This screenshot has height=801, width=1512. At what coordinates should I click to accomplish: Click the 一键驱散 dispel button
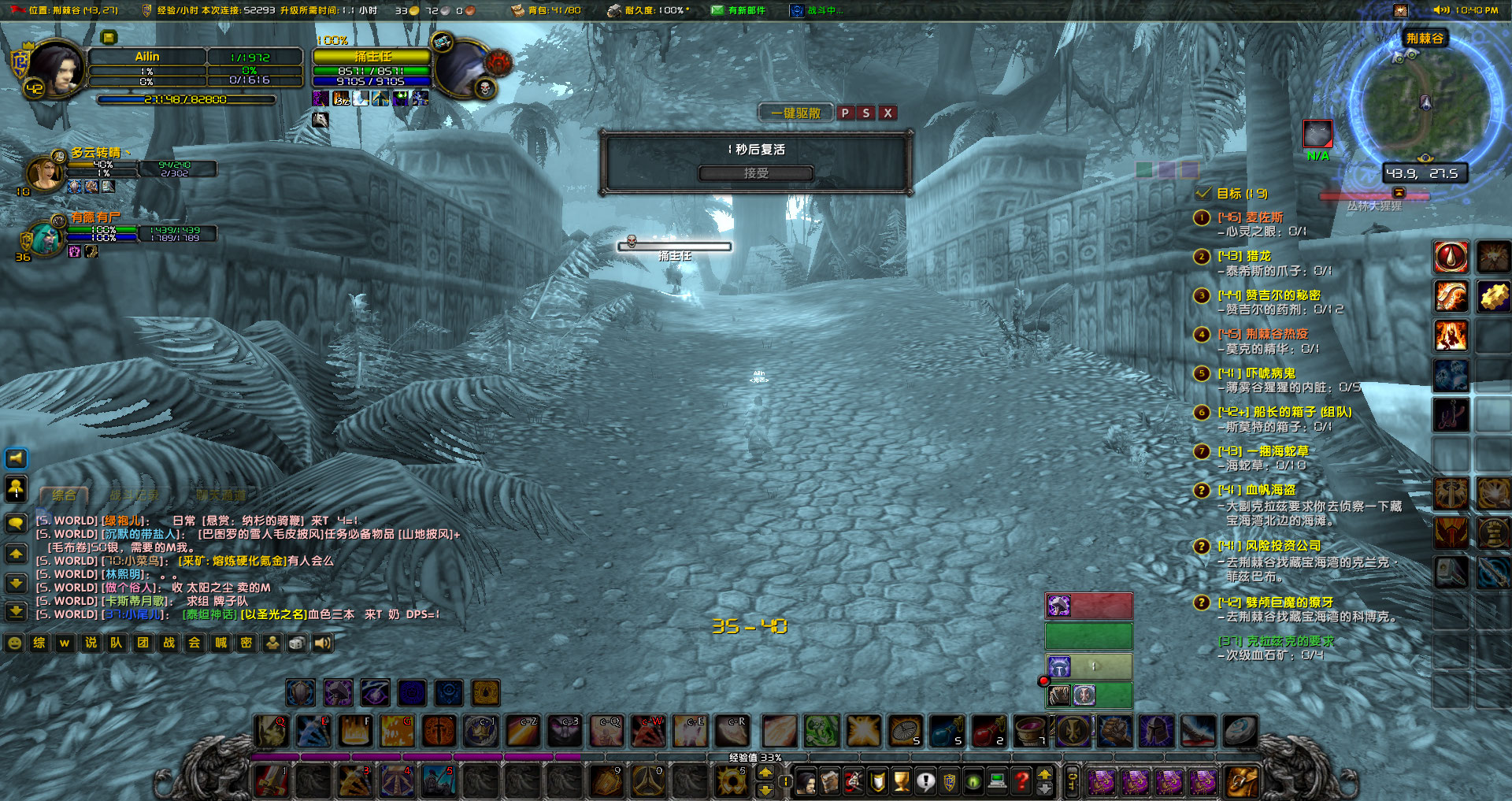[795, 113]
